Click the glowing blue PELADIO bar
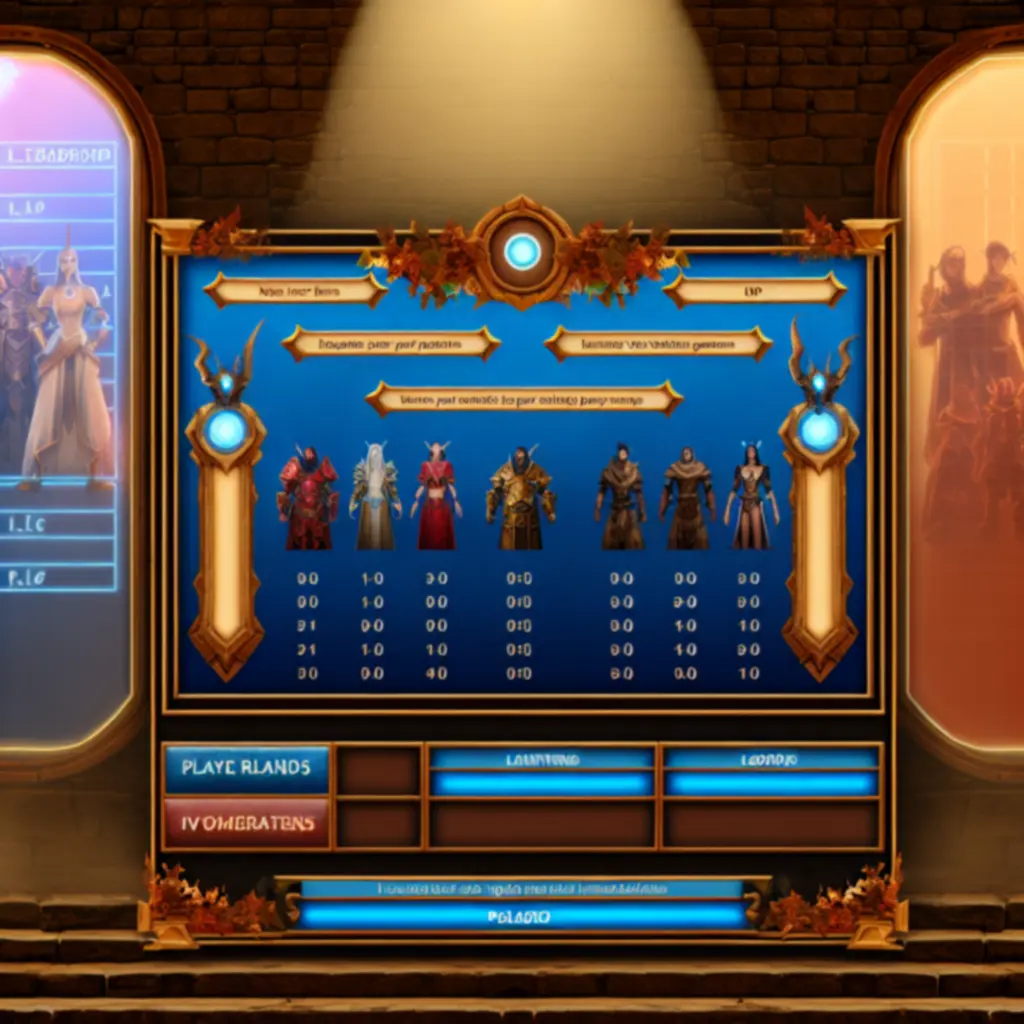1024x1024 pixels. click(x=523, y=915)
